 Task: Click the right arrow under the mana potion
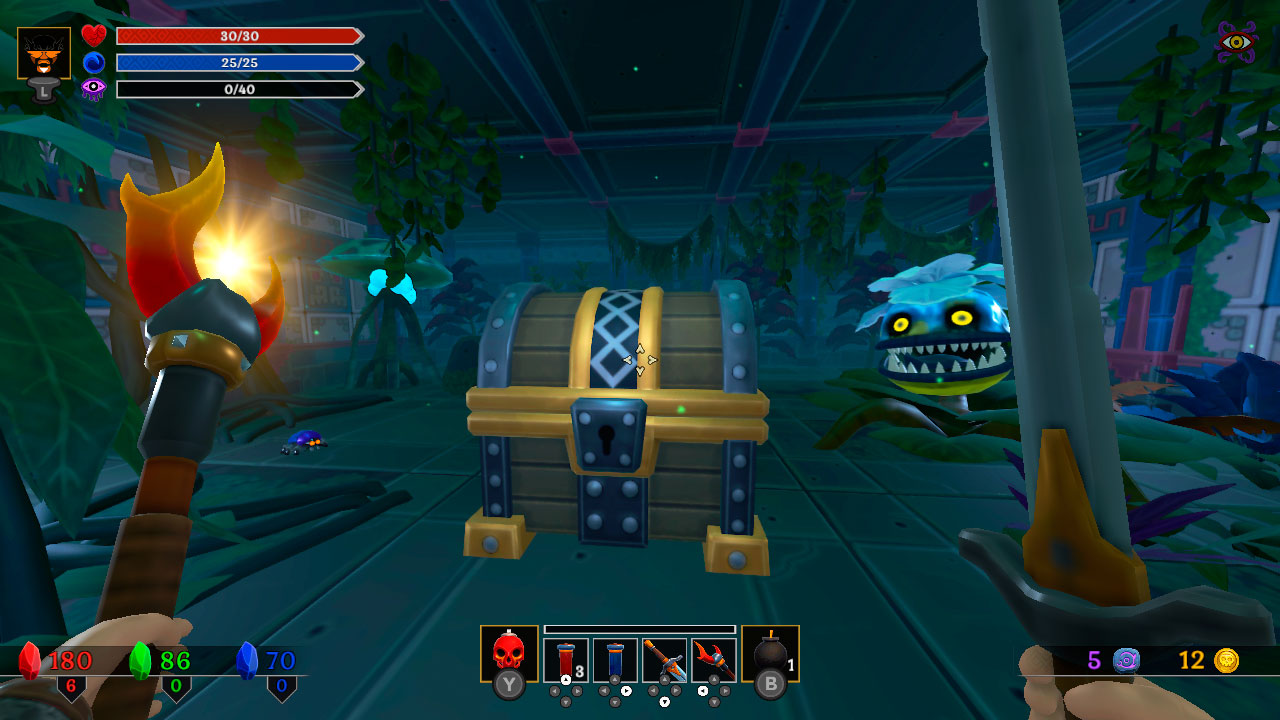coord(626,690)
